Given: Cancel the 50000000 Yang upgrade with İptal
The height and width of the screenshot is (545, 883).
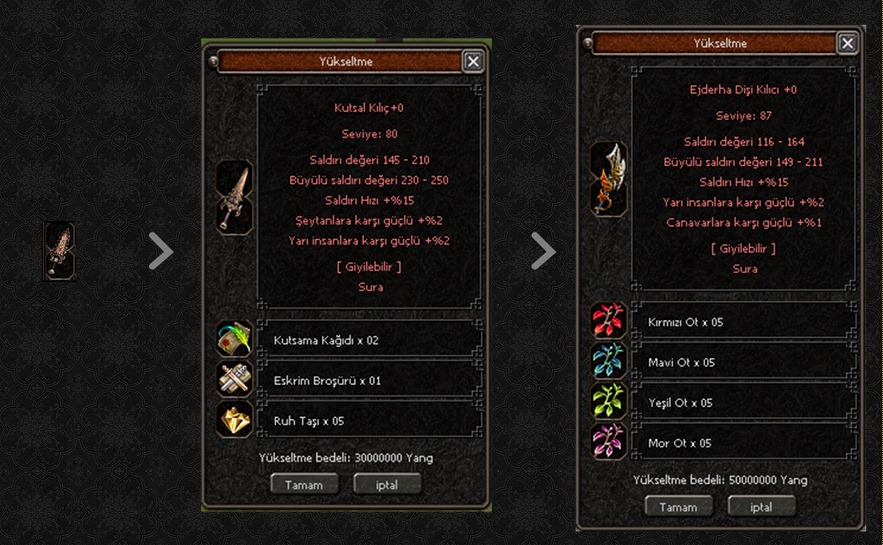Looking at the screenshot, I should (762, 506).
